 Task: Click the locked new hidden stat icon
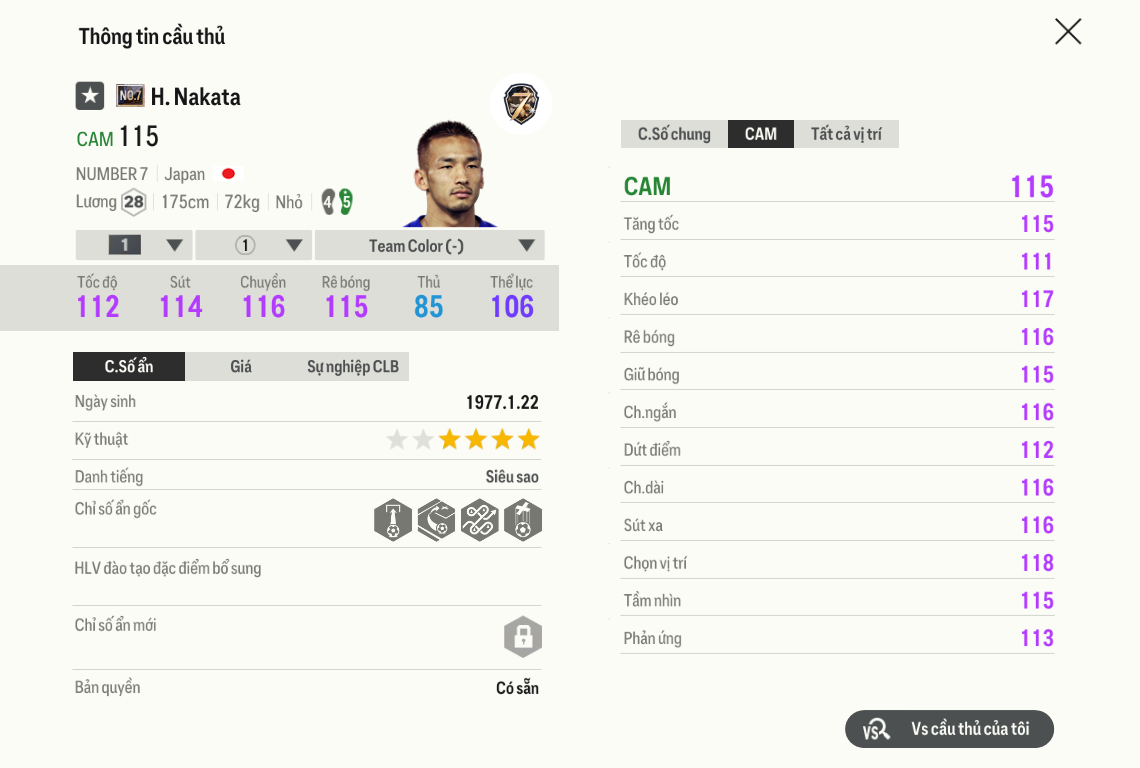pos(522,637)
